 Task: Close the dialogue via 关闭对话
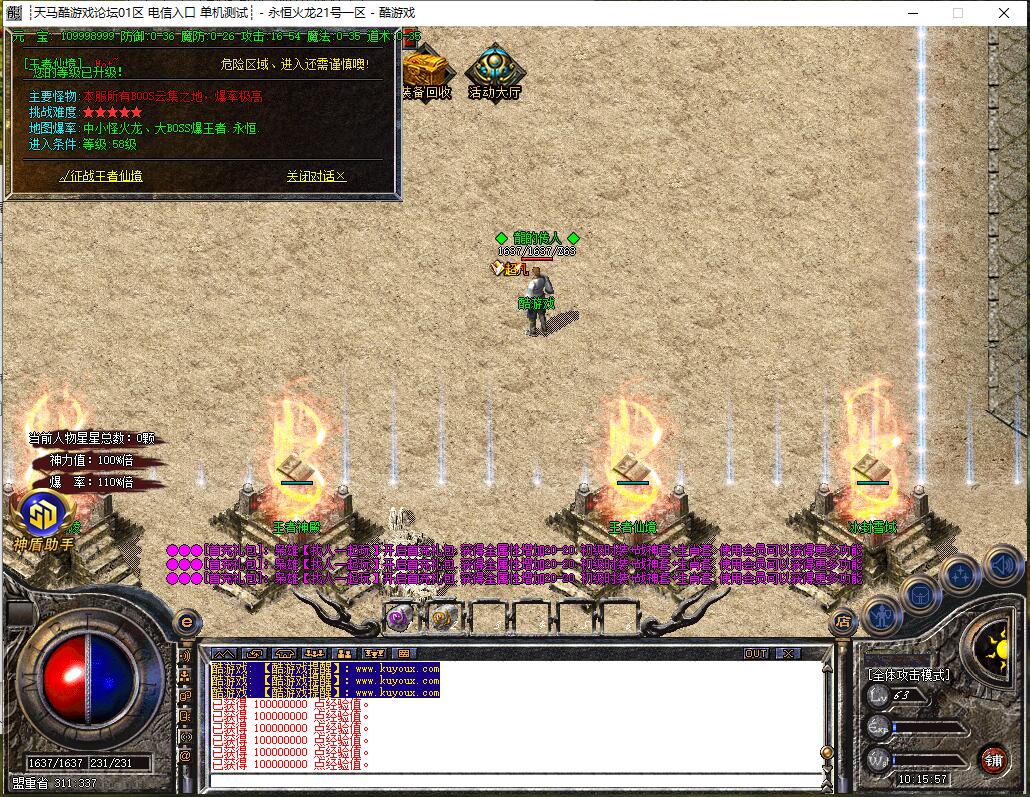coord(315,176)
